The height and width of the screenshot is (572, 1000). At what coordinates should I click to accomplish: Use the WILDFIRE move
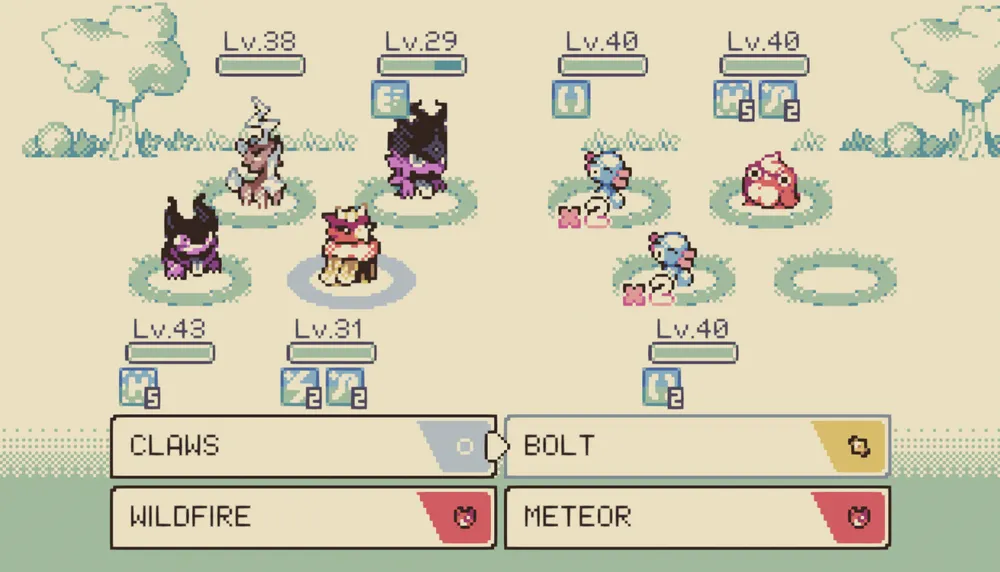pos(302,518)
